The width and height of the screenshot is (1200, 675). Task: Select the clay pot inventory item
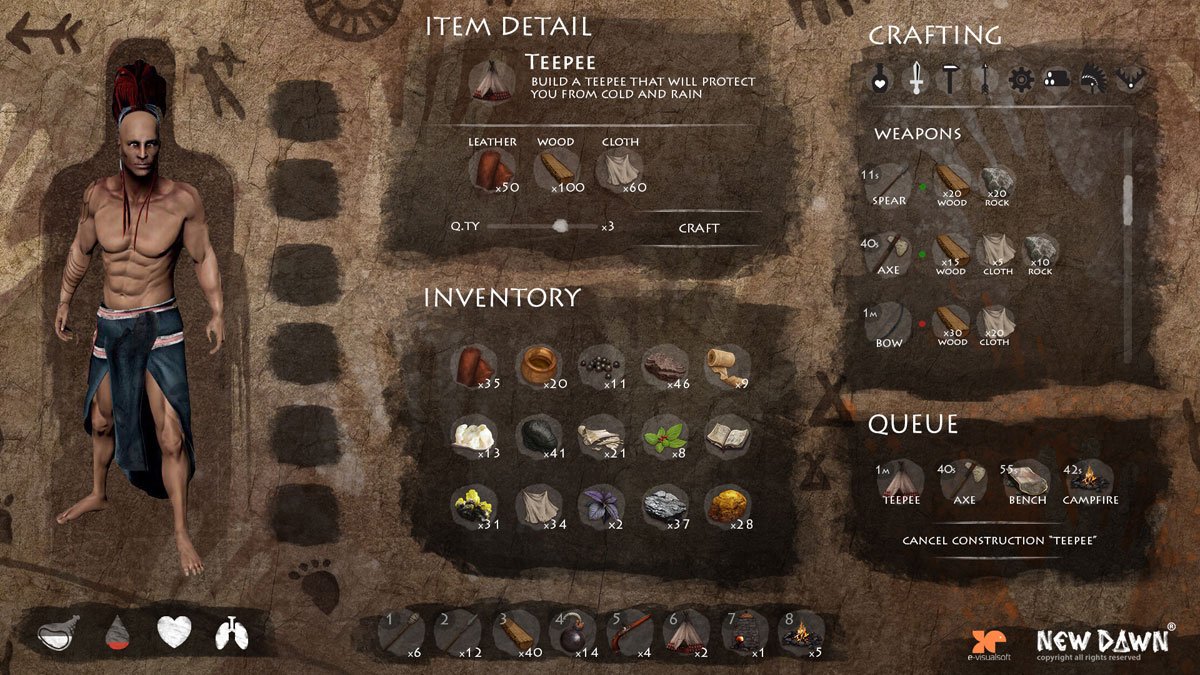542,365
